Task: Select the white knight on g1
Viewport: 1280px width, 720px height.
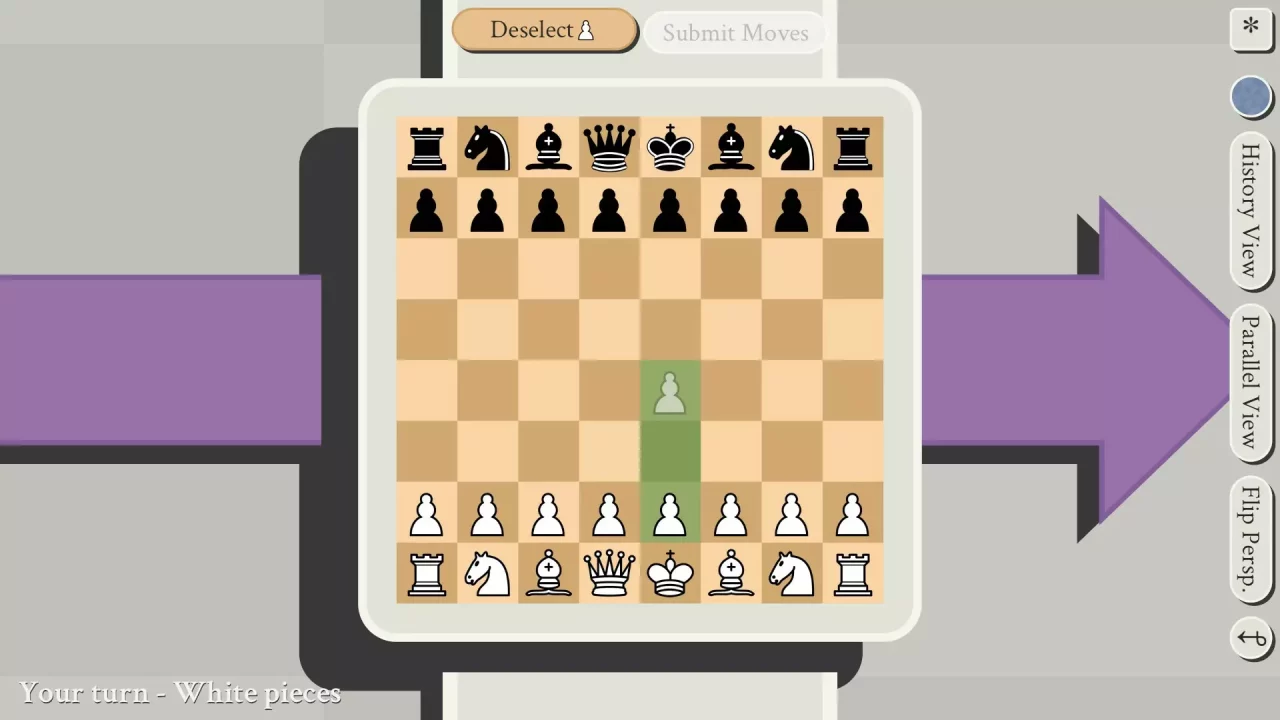Action: tap(791, 575)
